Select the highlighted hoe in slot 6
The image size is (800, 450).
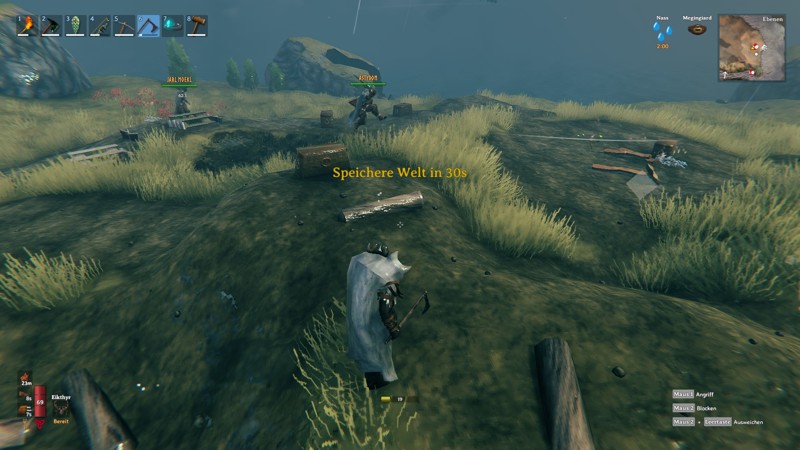[148, 26]
